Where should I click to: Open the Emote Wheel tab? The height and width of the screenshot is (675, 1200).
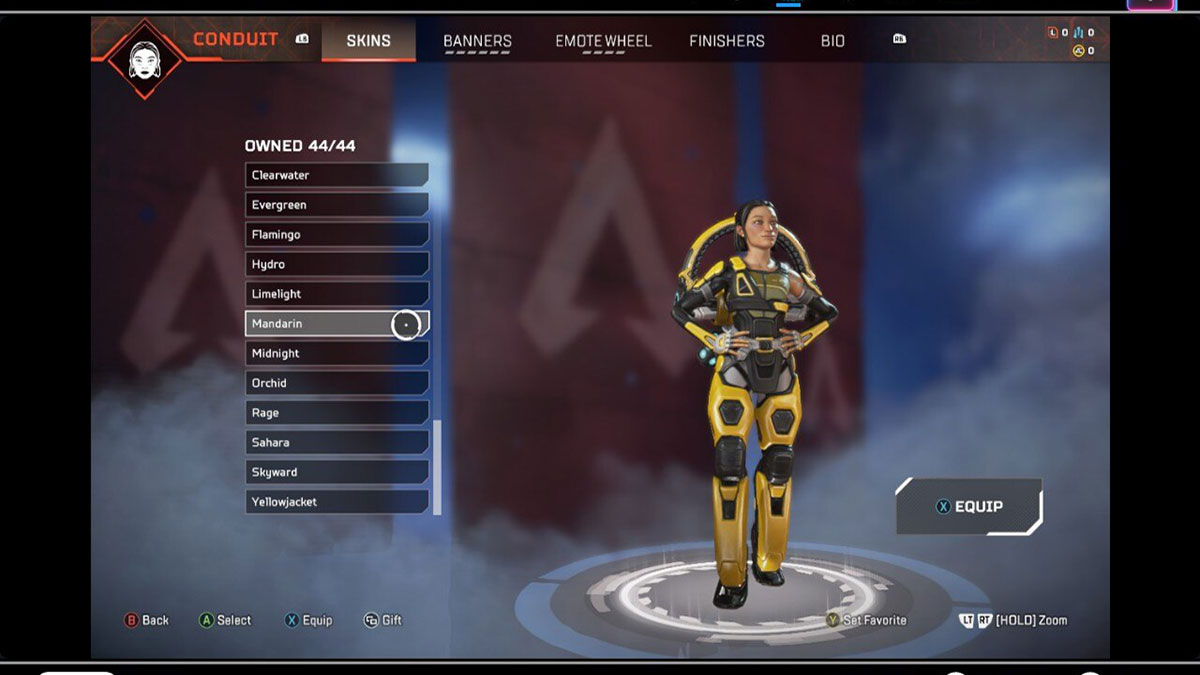click(x=603, y=41)
